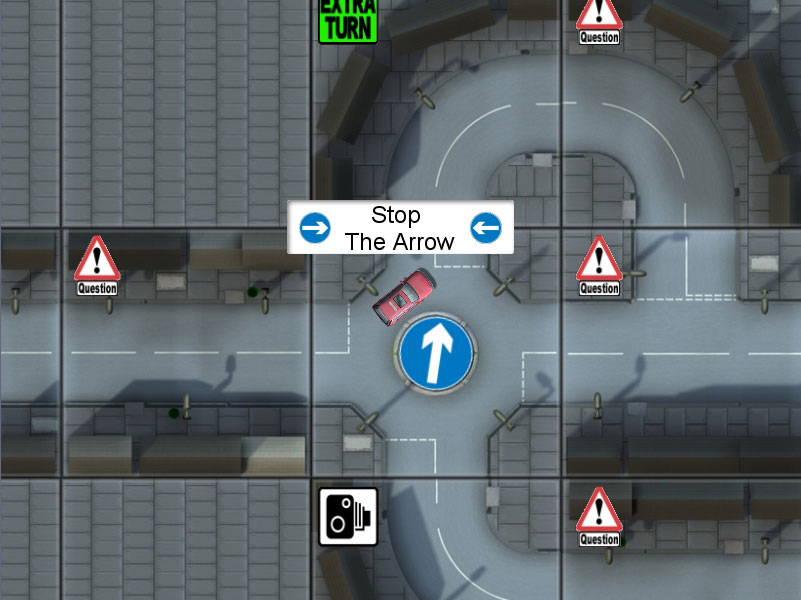Click the Stop The Arrow banner
The height and width of the screenshot is (600, 801).
[x=400, y=227]
